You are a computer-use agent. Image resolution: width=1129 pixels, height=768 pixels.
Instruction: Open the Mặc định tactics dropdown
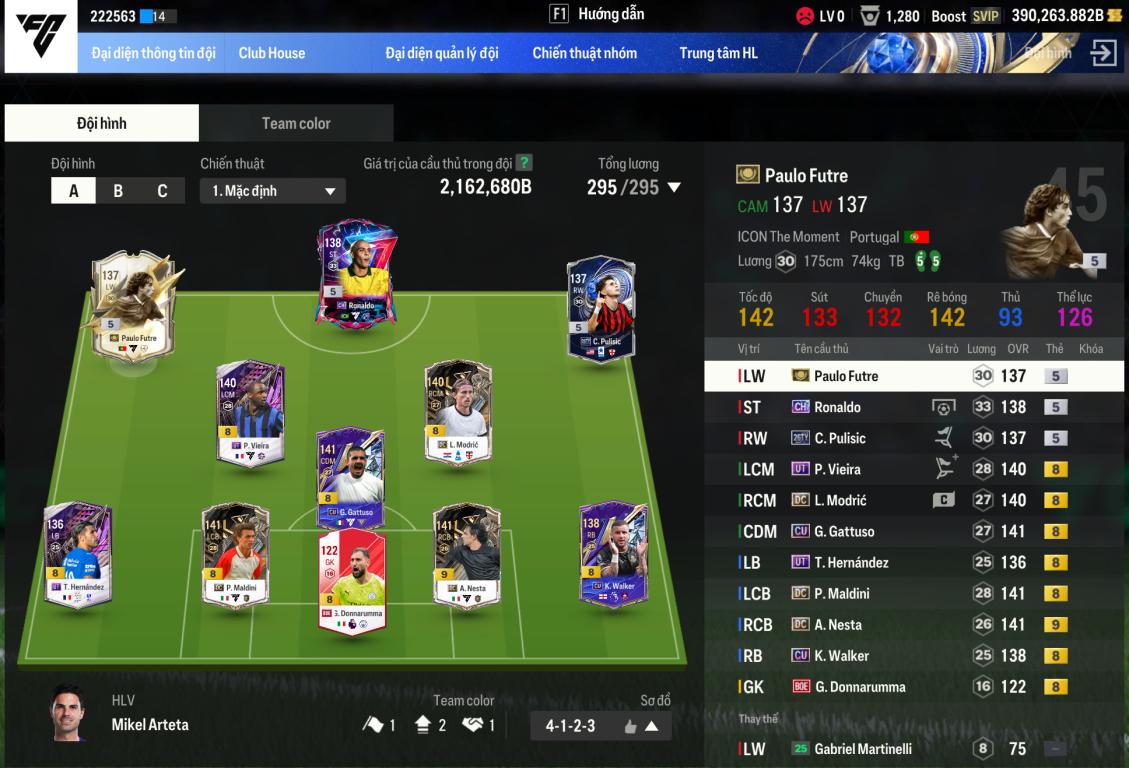pyautogui.click(x=272, y=191)
